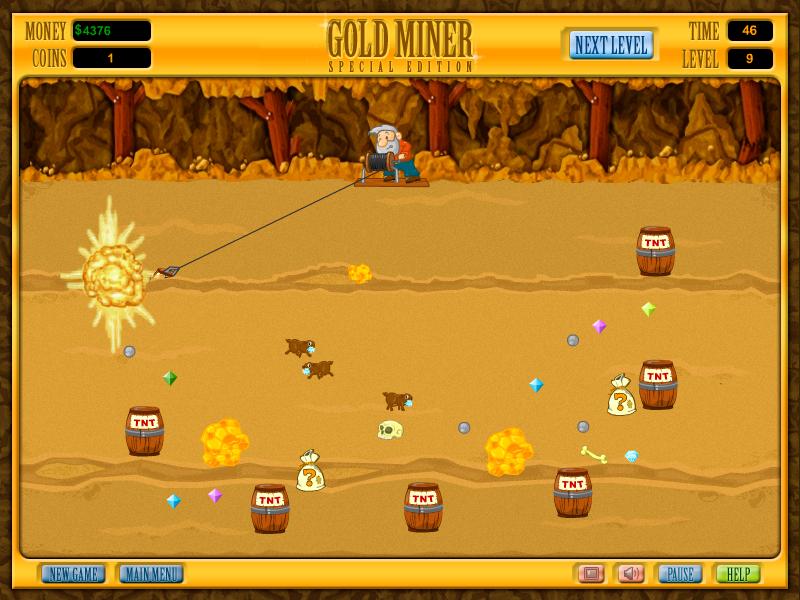Open the Main Menu
This screenshot has width=800, height=600.
click(x=151, y=574)
